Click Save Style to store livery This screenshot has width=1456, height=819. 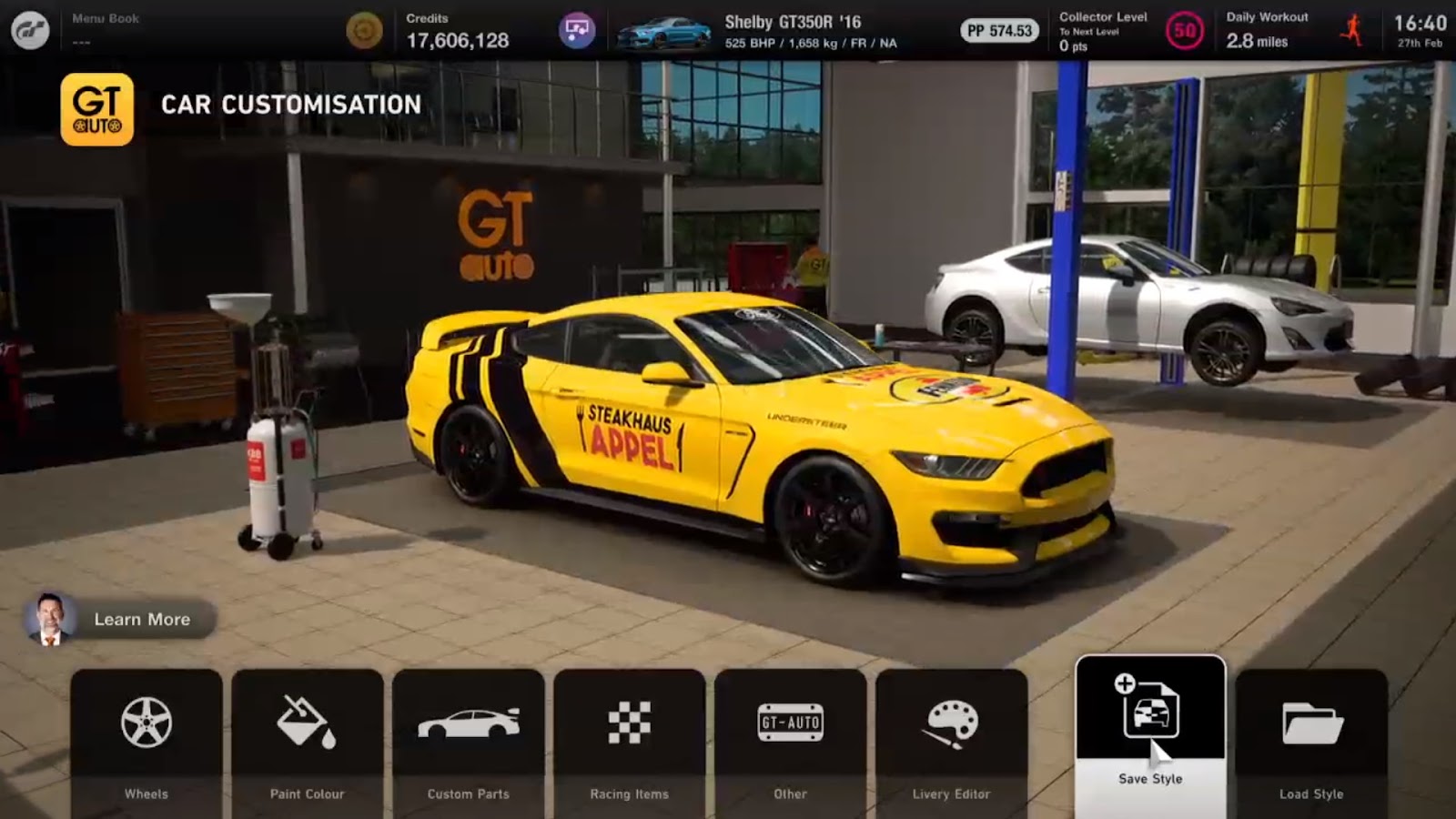click(1150, 728)
